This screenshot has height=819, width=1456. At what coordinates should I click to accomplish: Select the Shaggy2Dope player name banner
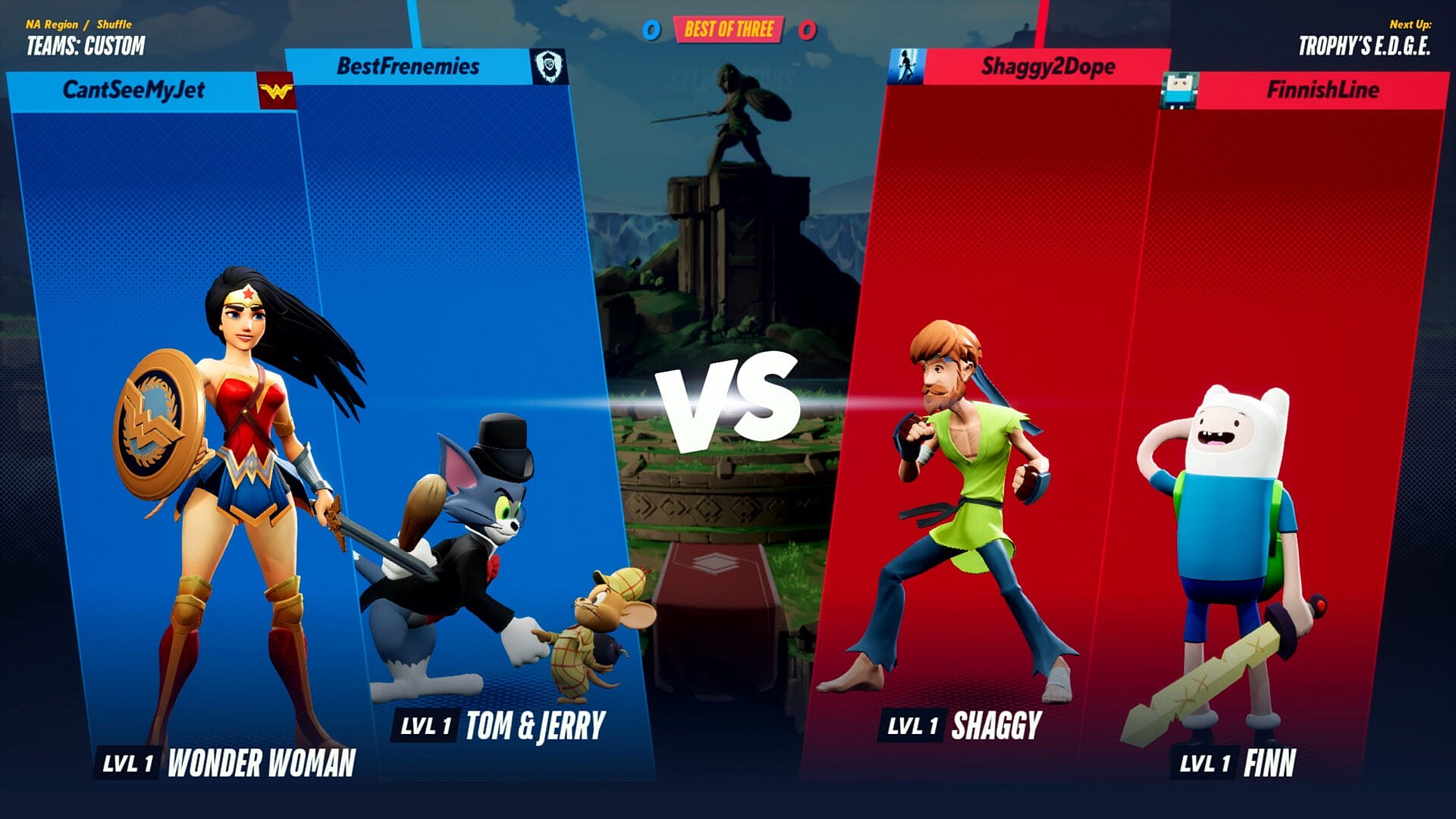click(1048, 67)
